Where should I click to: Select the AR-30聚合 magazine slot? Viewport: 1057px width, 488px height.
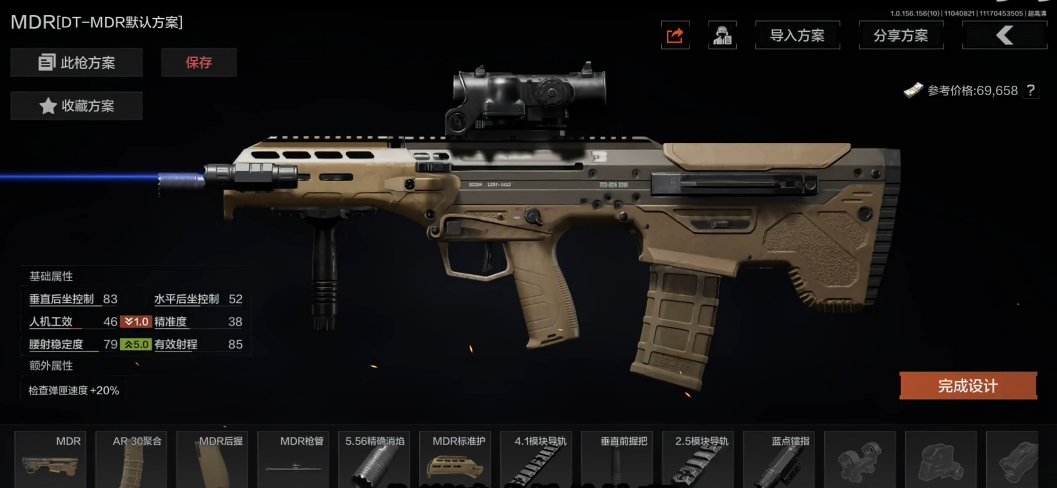click(x=131, y=460)
